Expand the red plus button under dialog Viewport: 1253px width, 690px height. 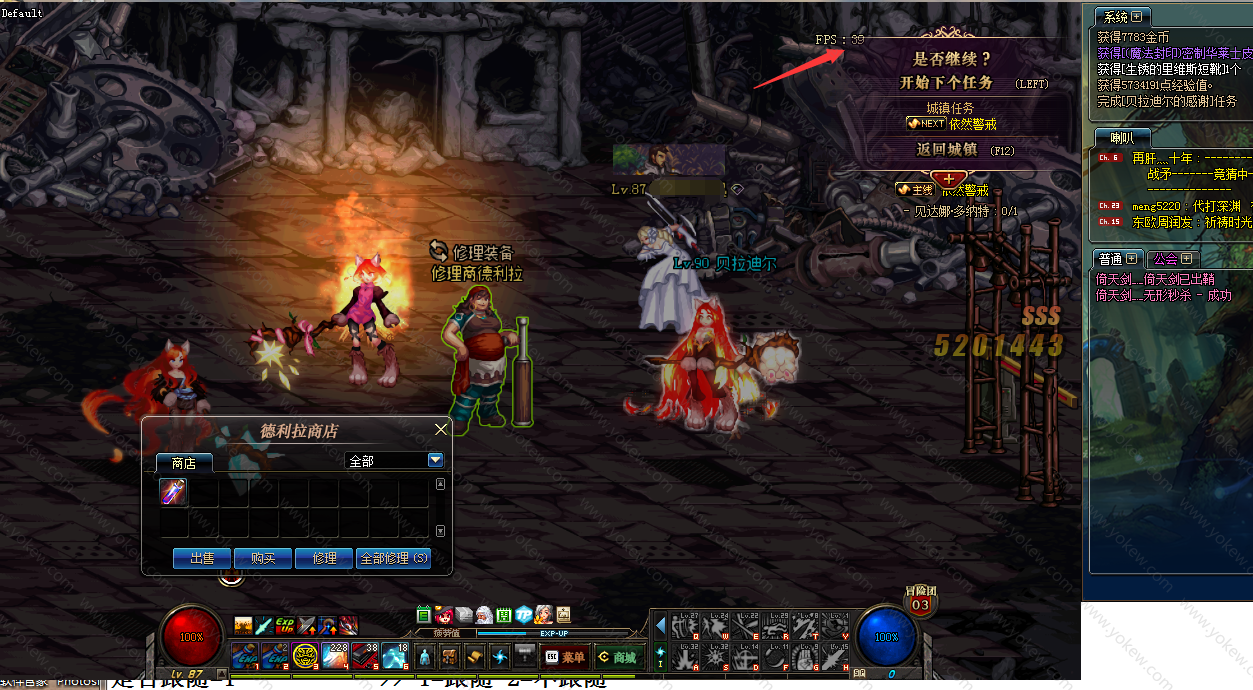coord(949,178)
